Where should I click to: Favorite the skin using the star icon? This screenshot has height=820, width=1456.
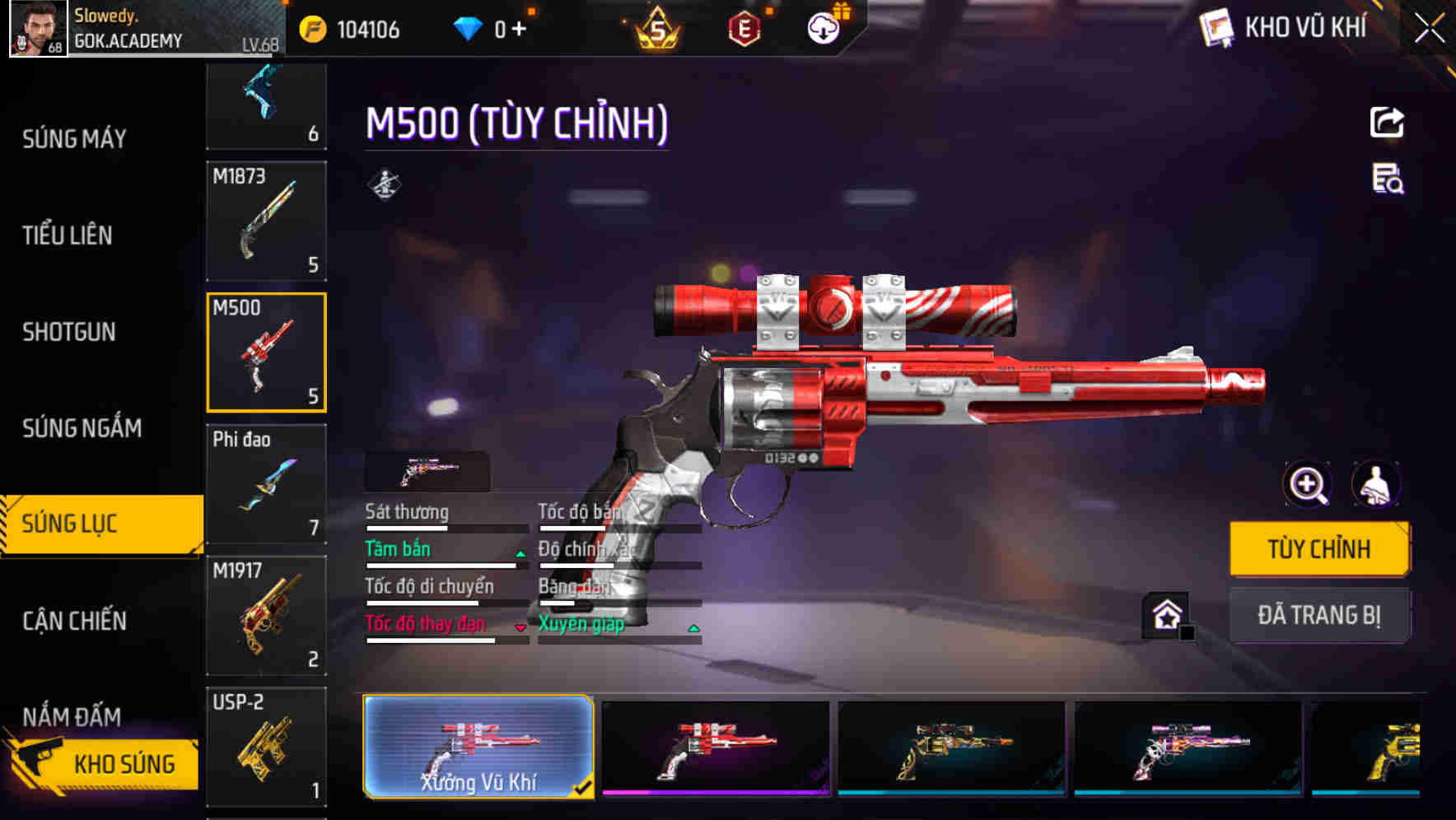coord(1165,615)
